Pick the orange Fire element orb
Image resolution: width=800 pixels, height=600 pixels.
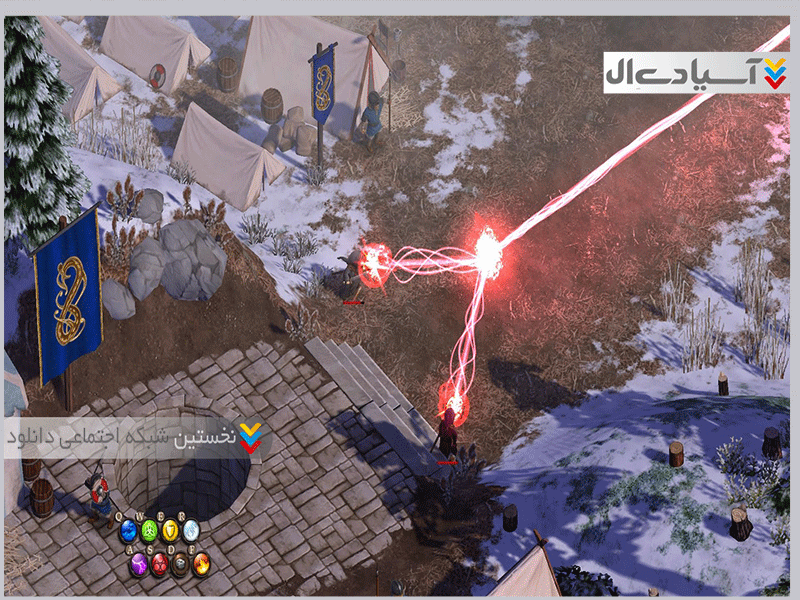point(201,563)
